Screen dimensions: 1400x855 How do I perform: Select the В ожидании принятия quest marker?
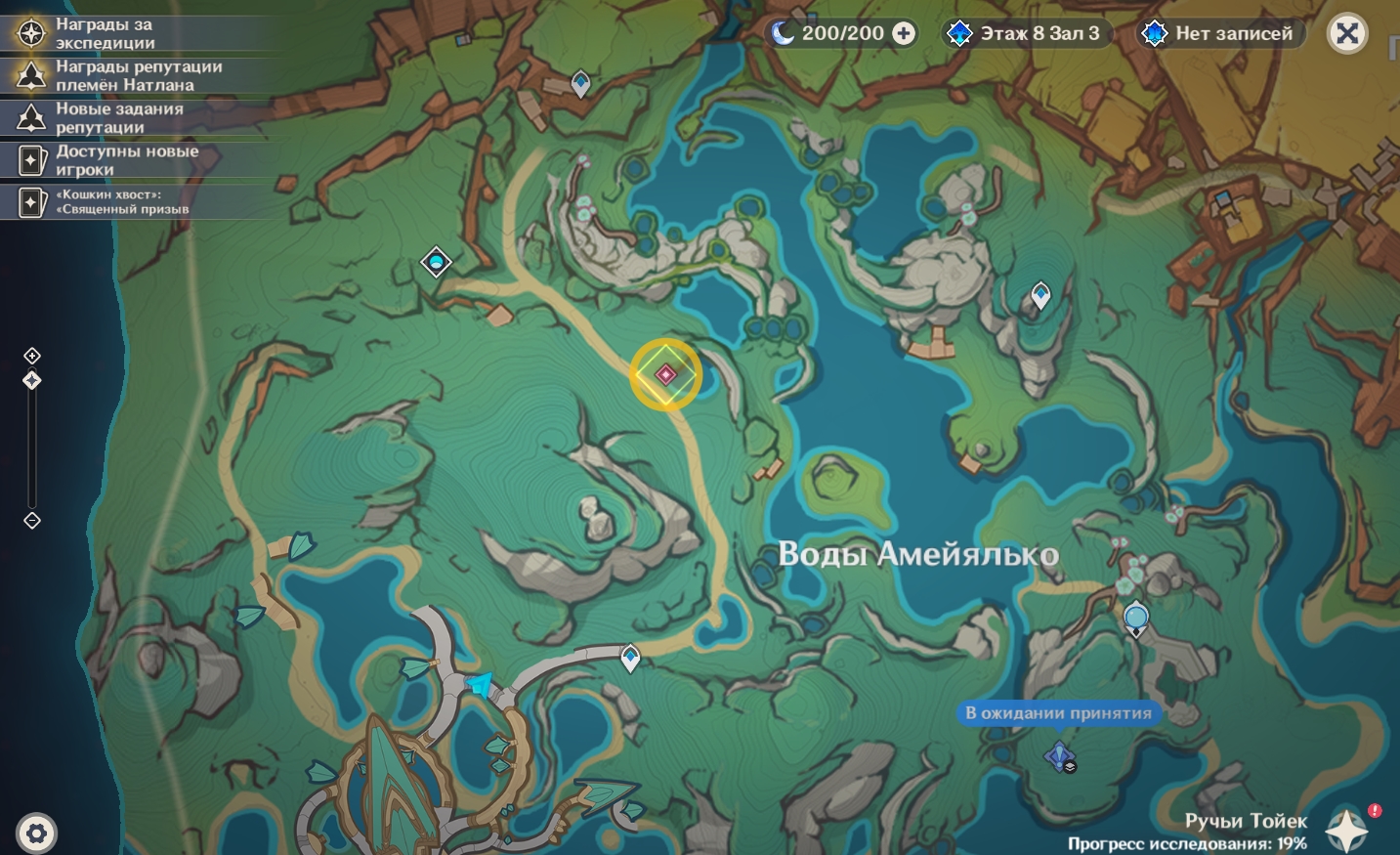point(1060,755)
